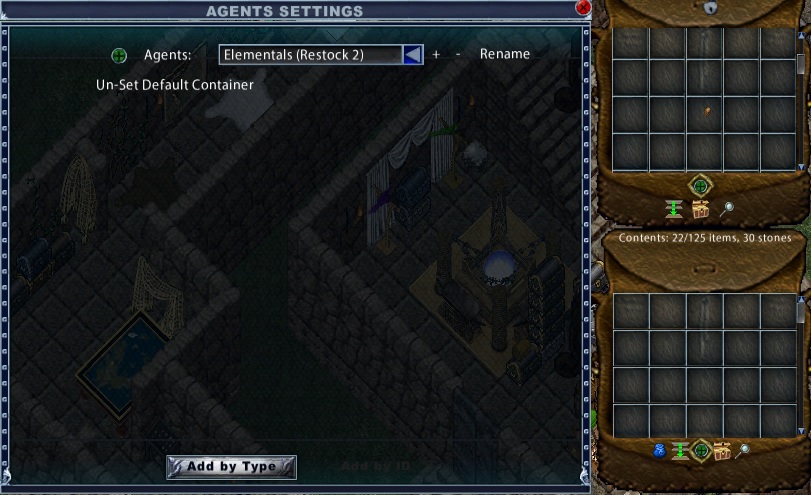Close the Agents Settings window

[x=583, y=7]
